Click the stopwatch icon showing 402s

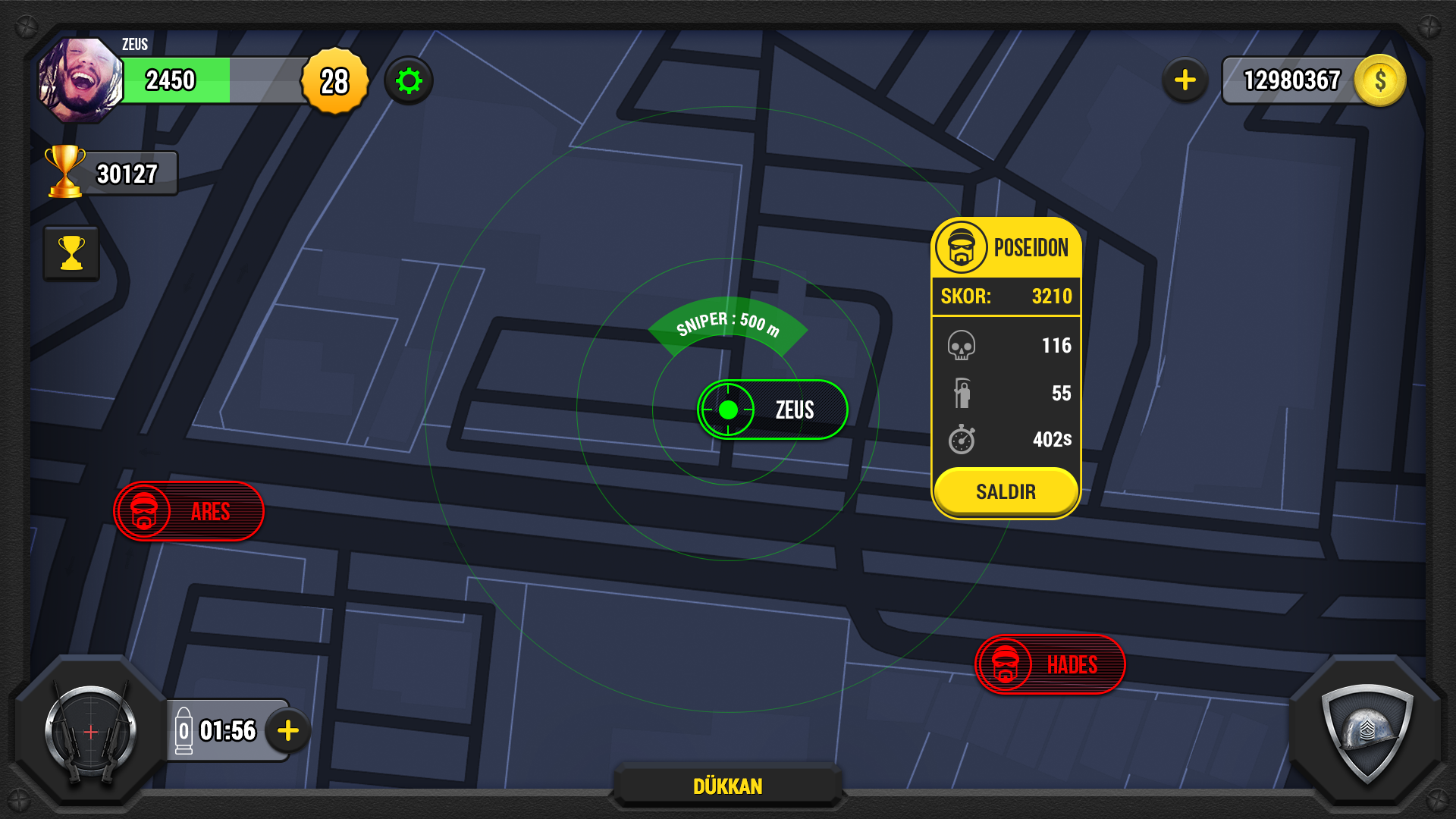[x=962, y=438]
